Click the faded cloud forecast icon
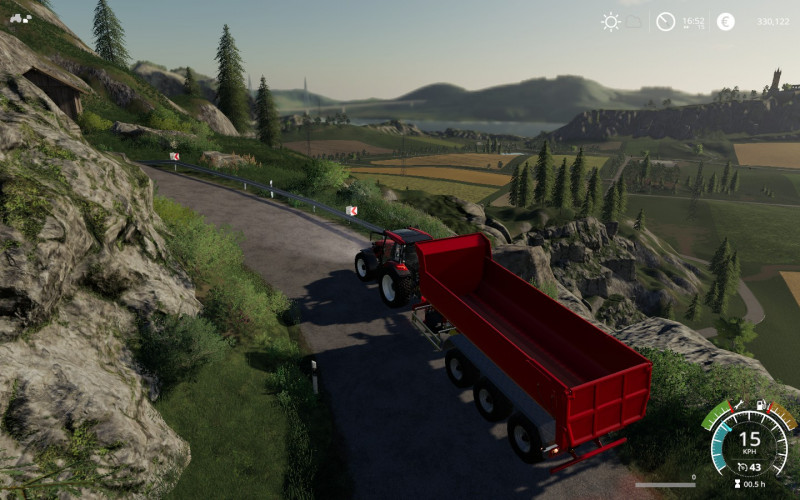800x500 pixels. pyautogui.click(x=636, y=20)
